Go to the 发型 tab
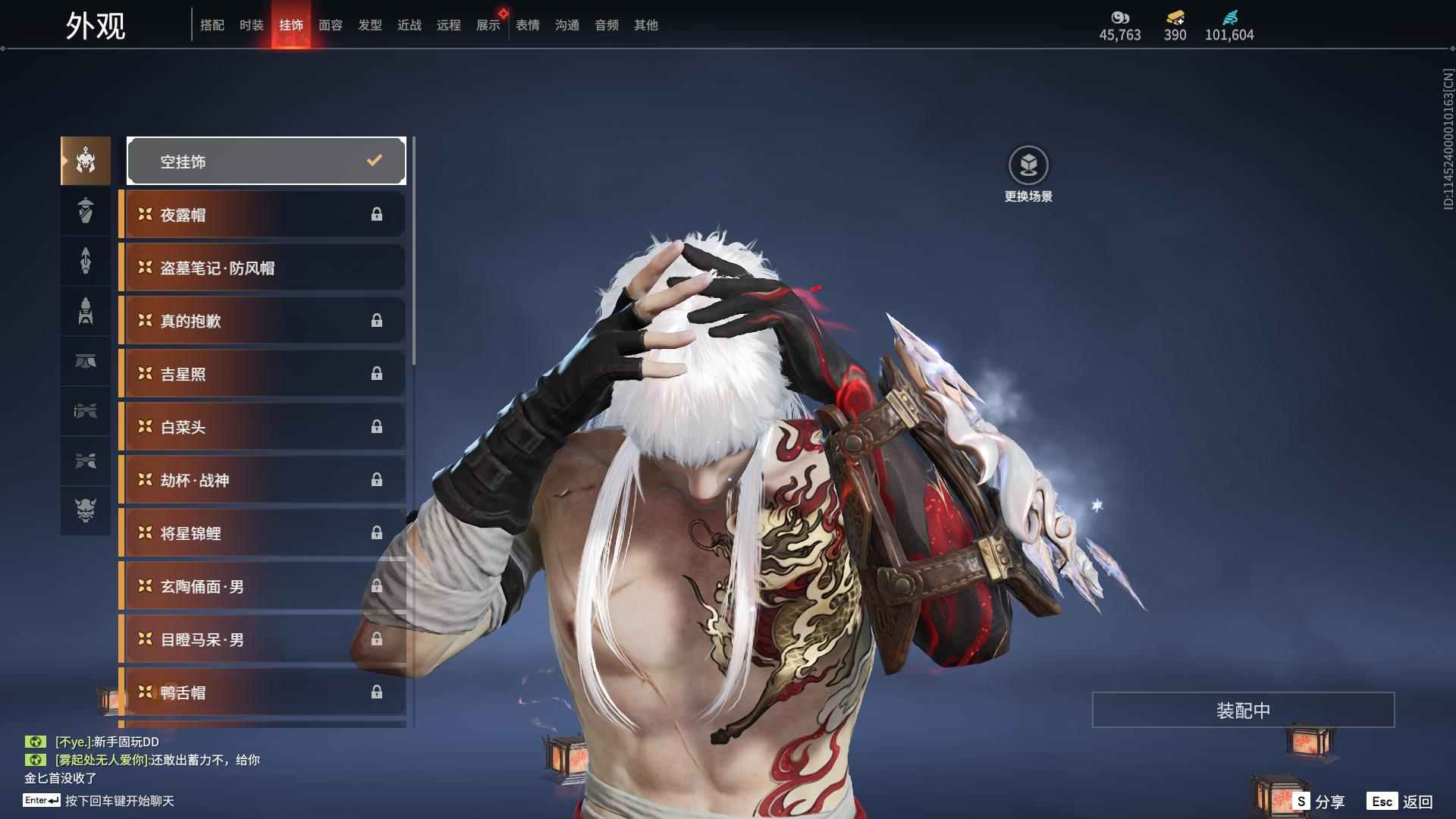Image resolution: width=1456 pixels, height=819 pixels. (x=369, y=25)
